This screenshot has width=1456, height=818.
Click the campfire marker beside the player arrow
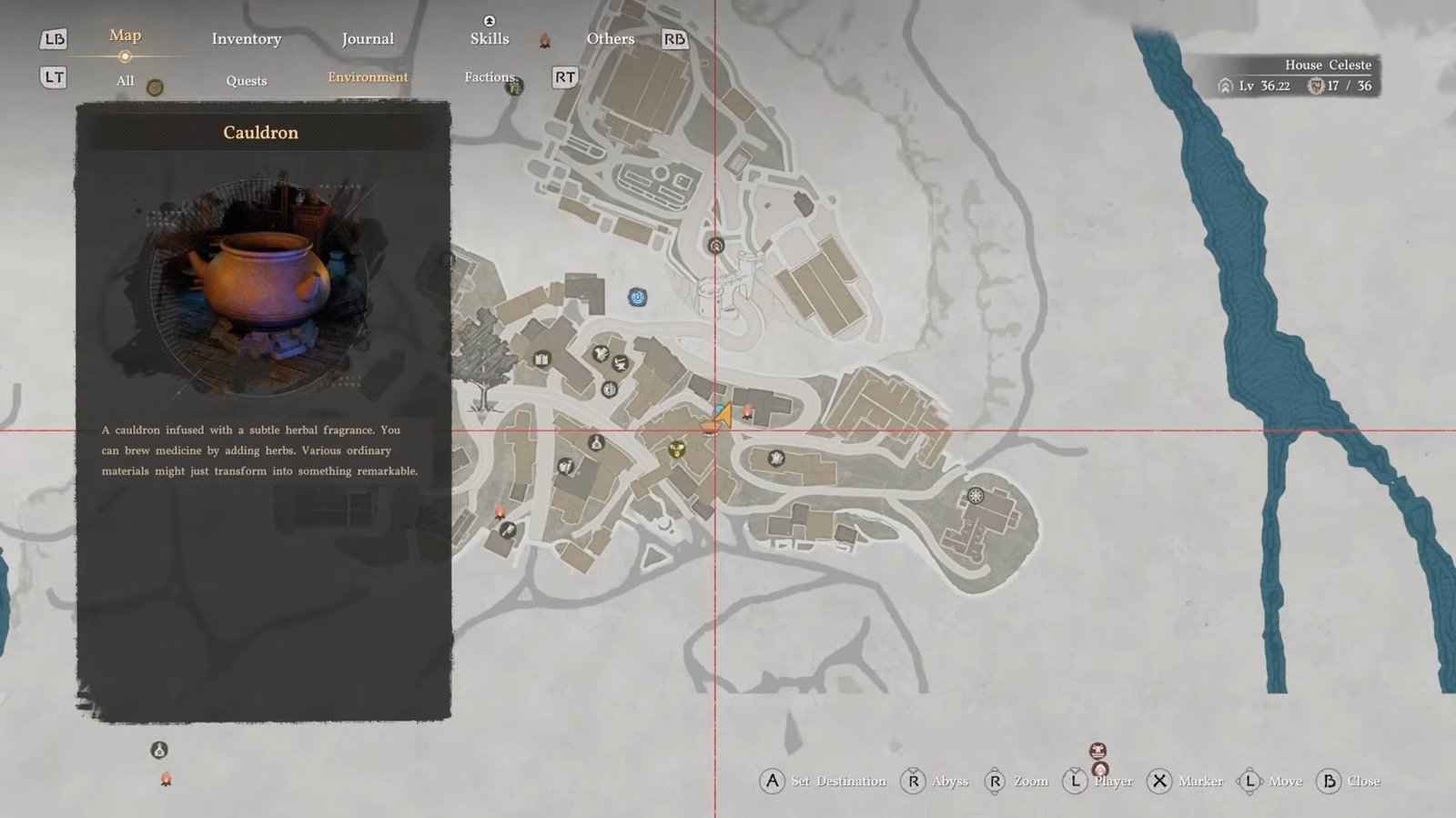(x=748, y=414)
